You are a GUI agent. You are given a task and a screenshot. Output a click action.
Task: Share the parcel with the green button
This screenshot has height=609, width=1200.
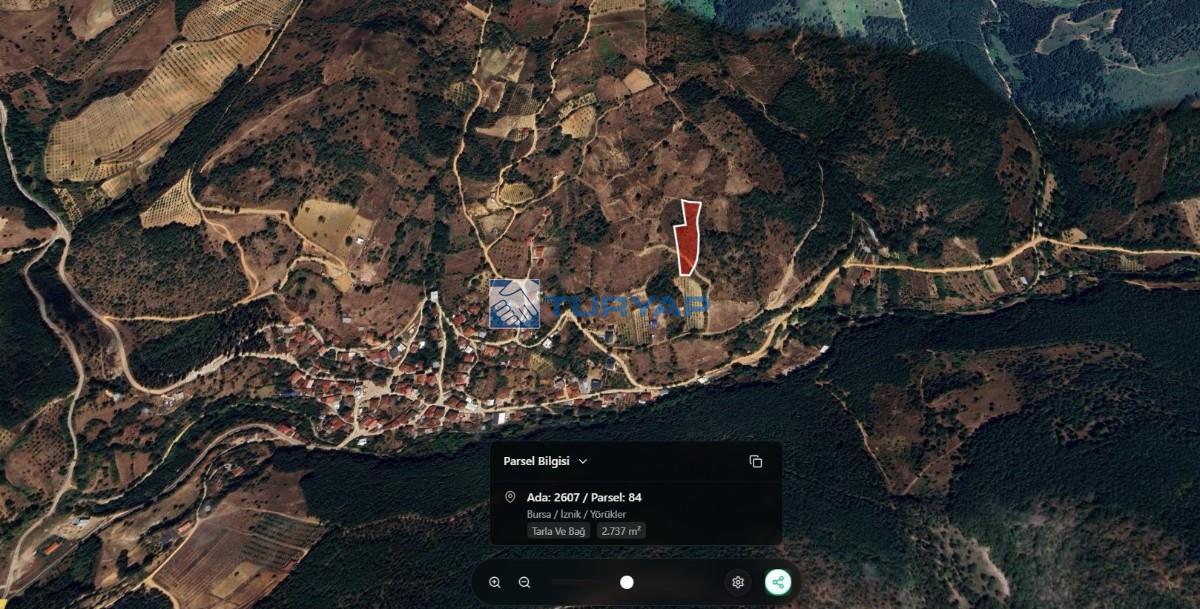(778, 582)
